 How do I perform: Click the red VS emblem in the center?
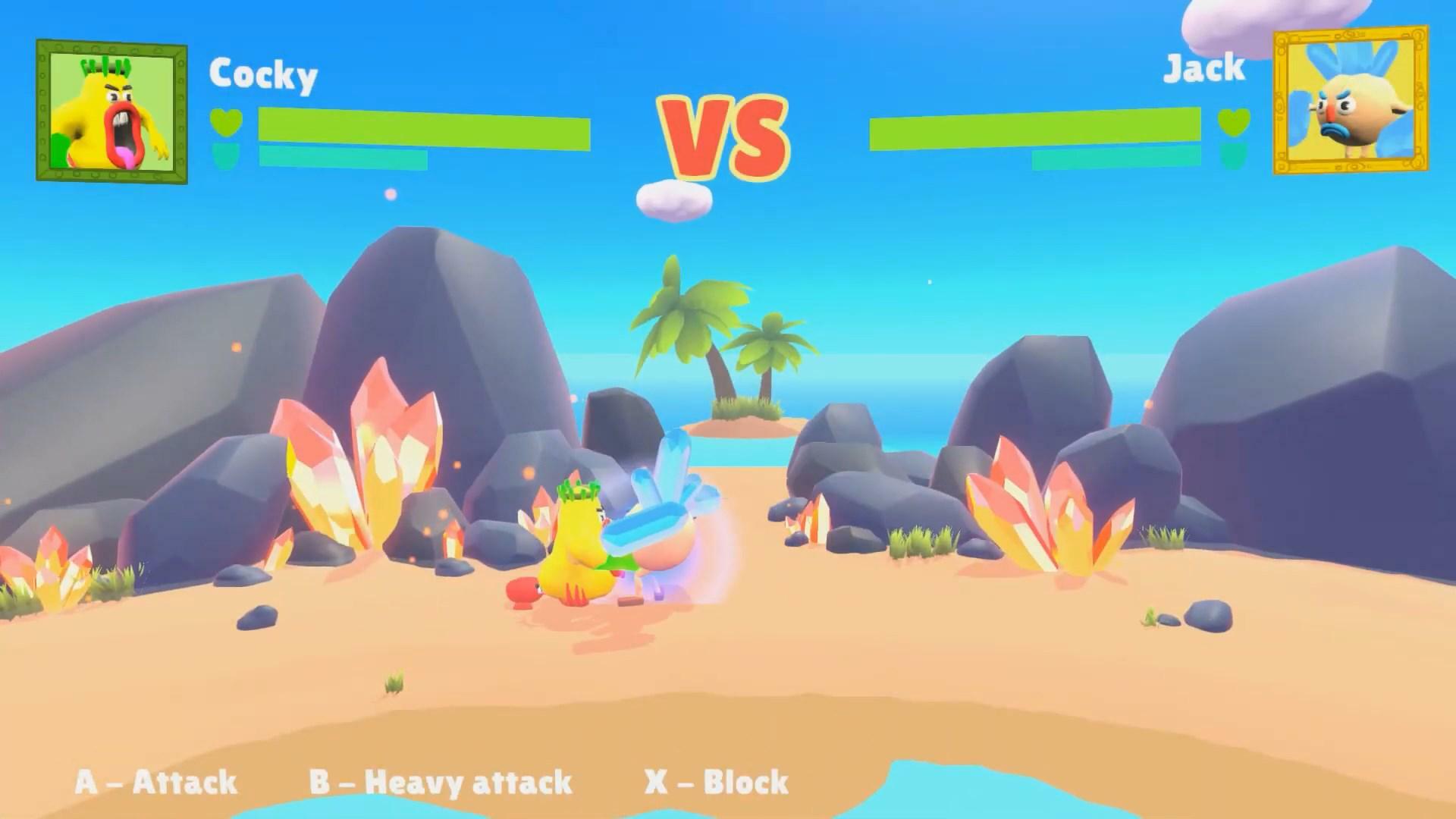[724, 135]
